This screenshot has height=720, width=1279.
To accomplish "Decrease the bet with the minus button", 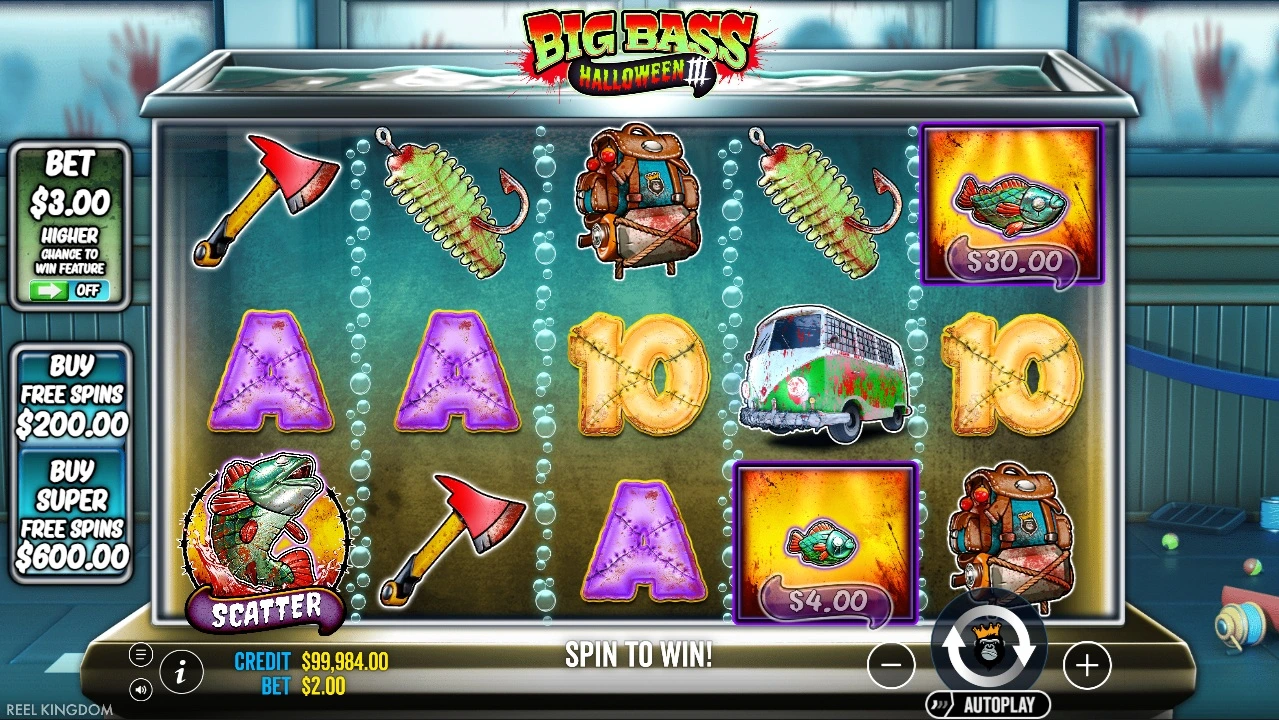I will coord(891,665).
